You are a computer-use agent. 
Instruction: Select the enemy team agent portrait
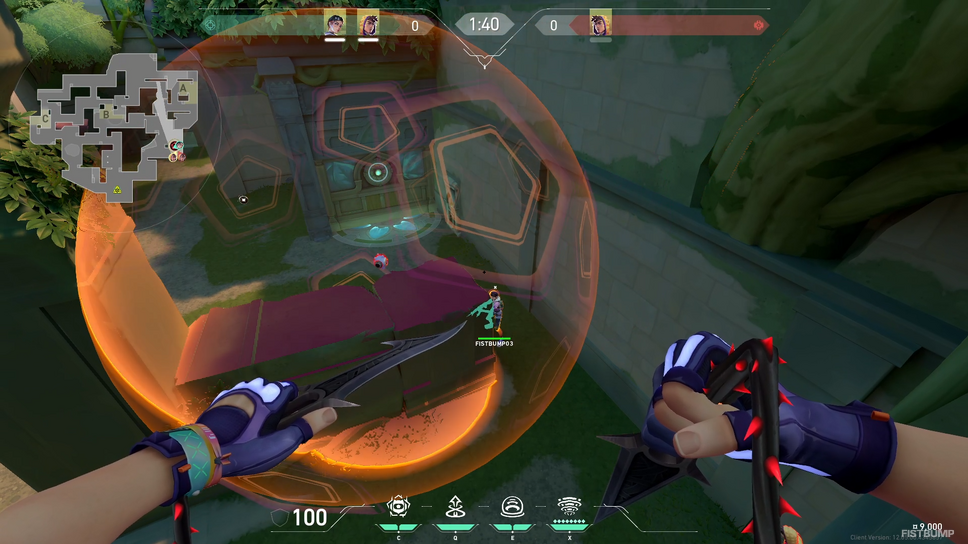tap(600, 23)
